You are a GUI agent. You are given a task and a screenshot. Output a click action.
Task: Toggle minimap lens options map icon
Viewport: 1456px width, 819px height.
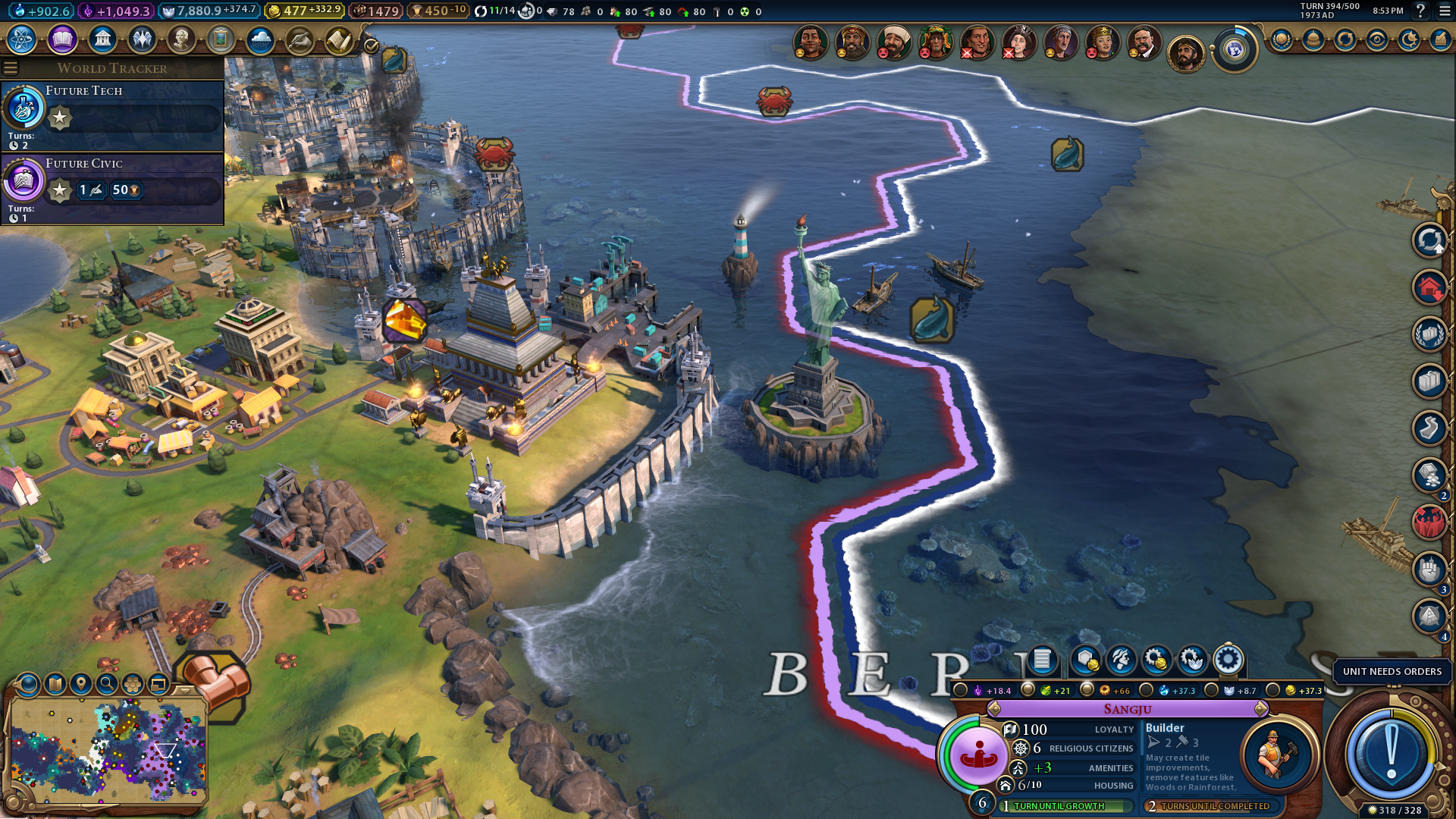55,684
